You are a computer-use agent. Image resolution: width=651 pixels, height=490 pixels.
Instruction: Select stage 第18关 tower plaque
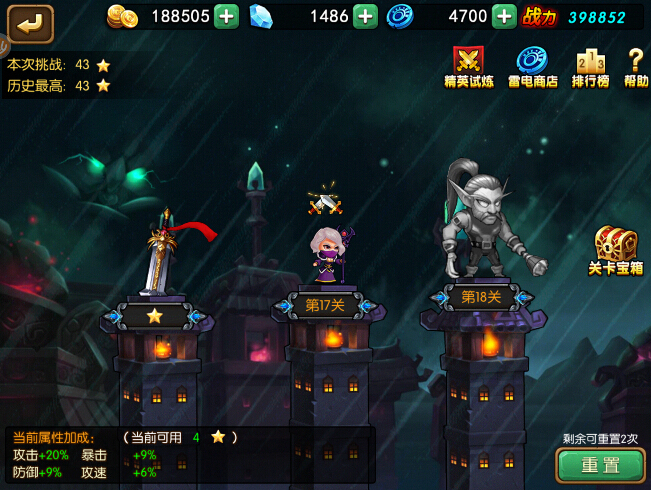(481, 297)
